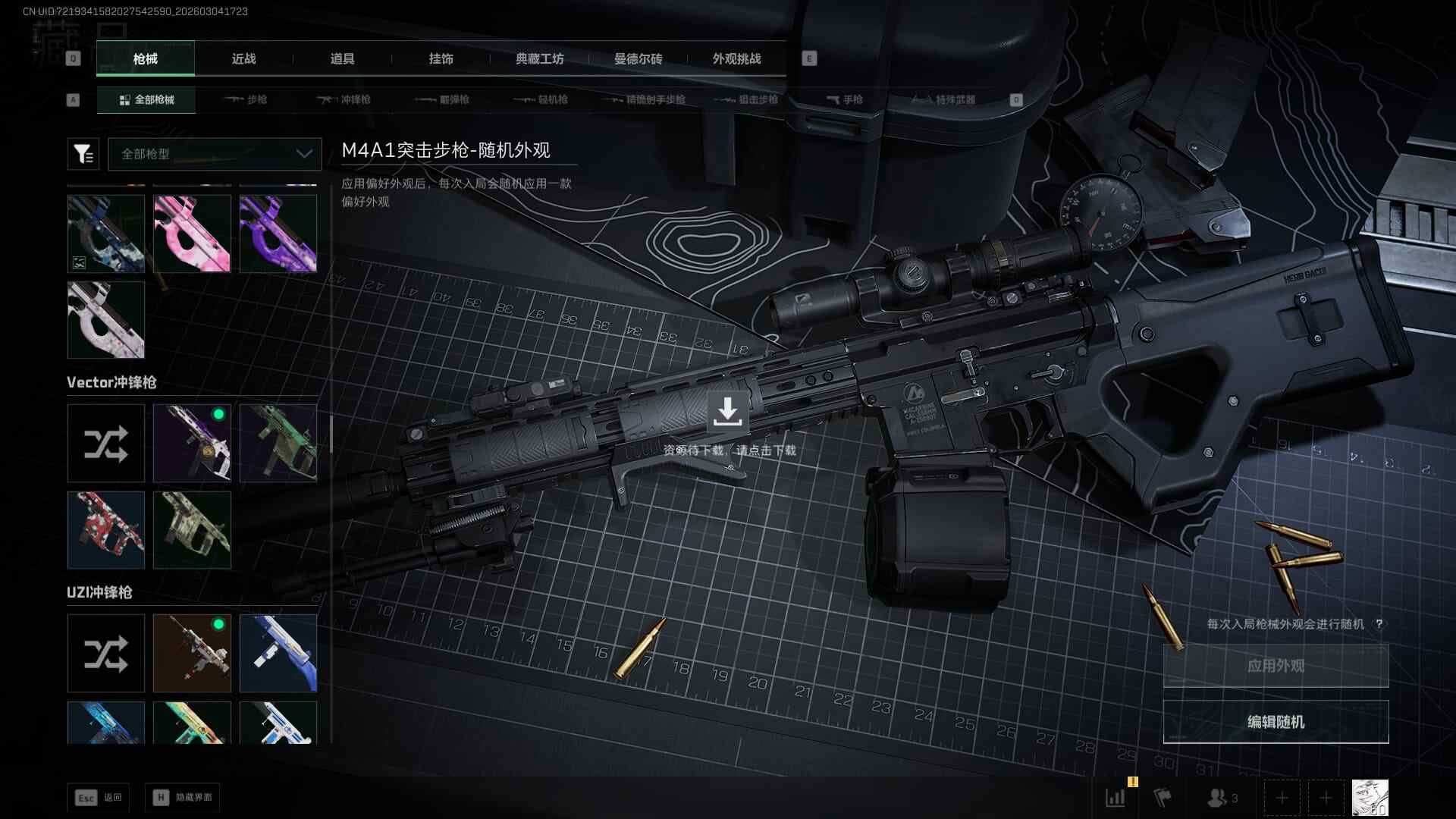
Task: Open the 全部枪型 weapon type dropdown
Action: pyautogui.click(x=215, y=154)
